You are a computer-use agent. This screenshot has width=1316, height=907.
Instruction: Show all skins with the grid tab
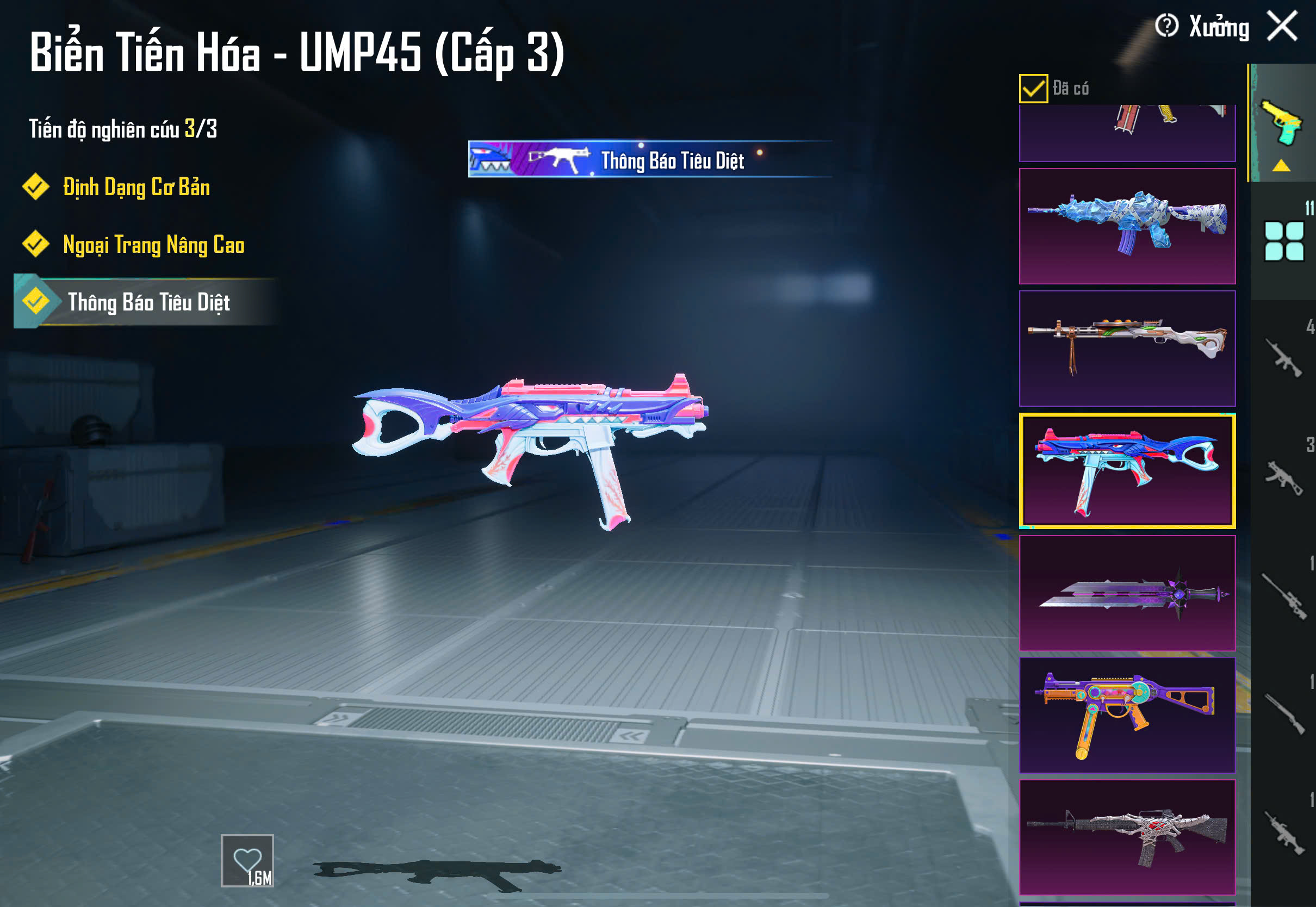click(1283, 241)
